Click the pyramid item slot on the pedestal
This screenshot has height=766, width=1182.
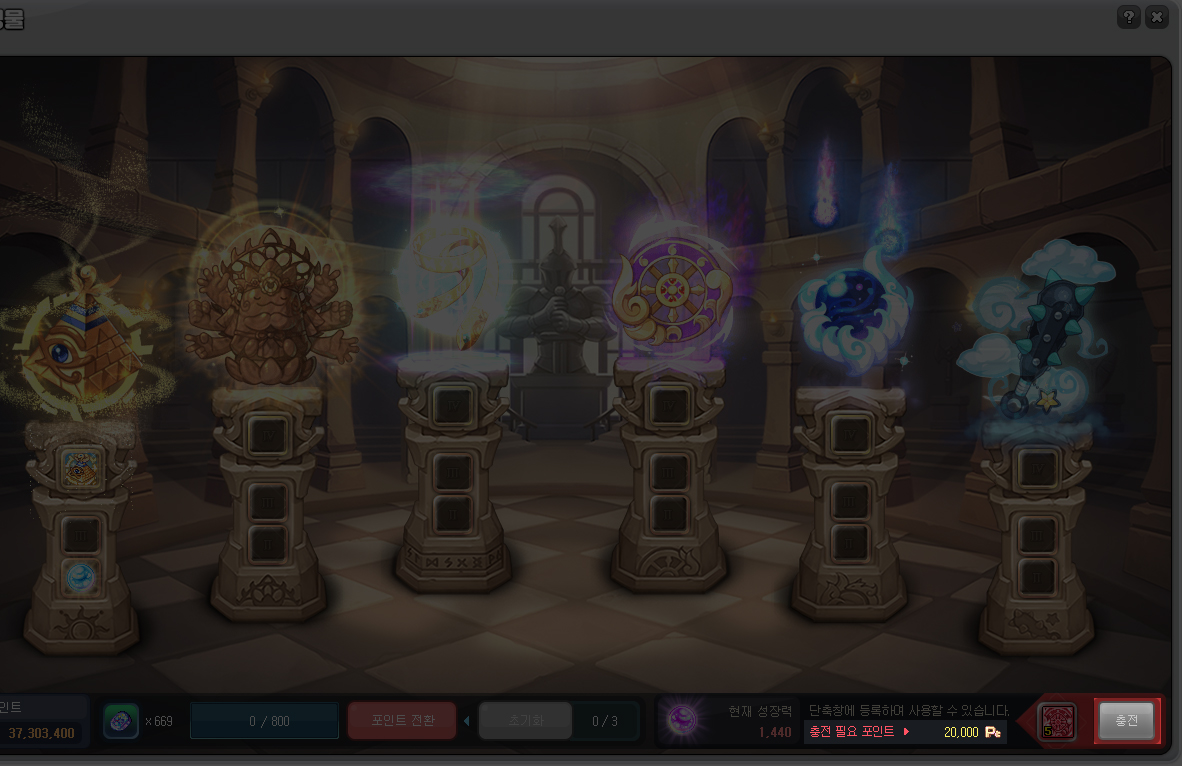point(81,466)
